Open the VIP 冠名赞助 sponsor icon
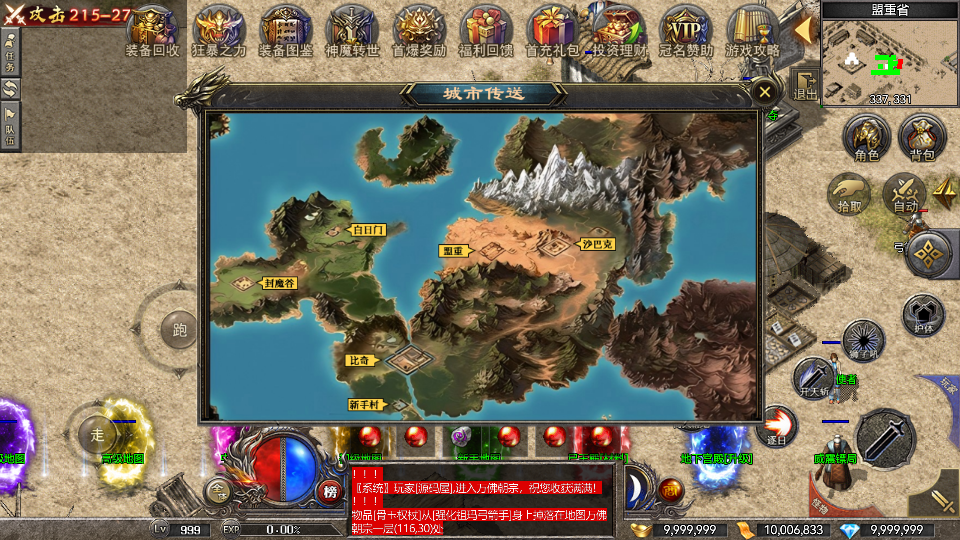Viewport: 960px width, 540px height. [686, 31]
